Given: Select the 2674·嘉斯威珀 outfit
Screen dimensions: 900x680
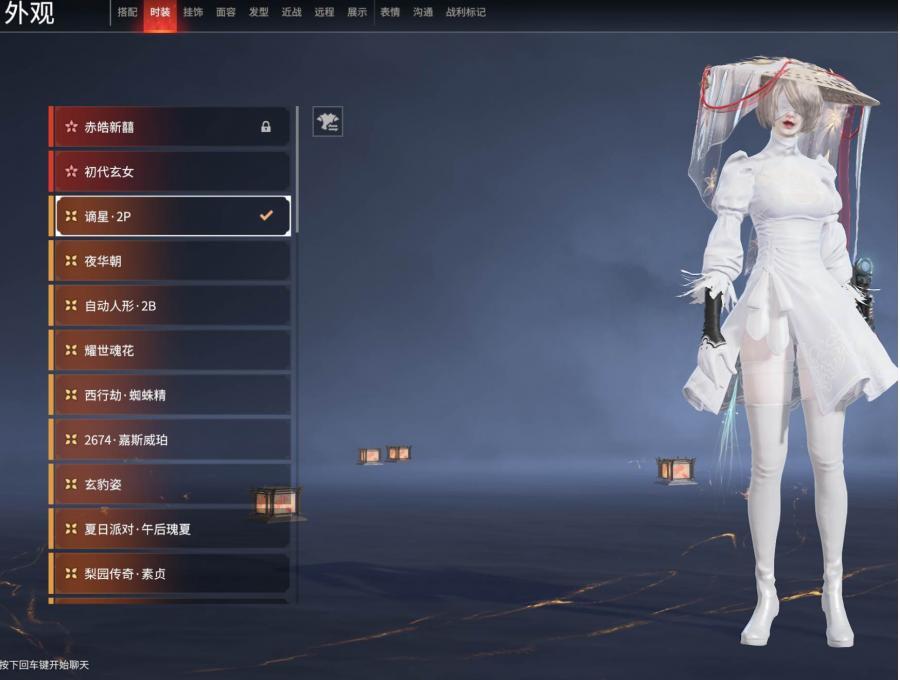Looking at the screenshot, I should 170,440.
